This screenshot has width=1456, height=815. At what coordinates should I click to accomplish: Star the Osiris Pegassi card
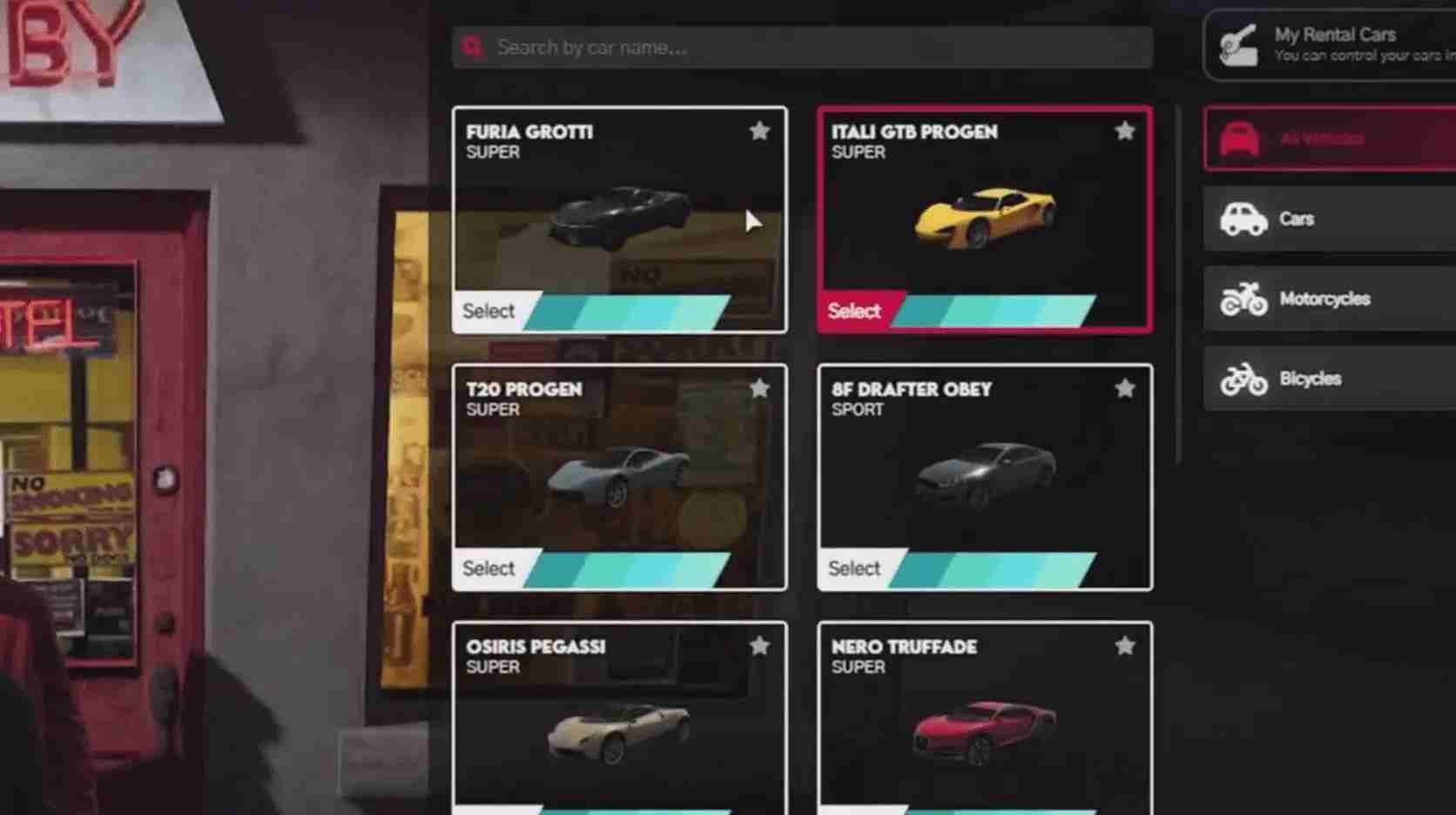(759, 646)
